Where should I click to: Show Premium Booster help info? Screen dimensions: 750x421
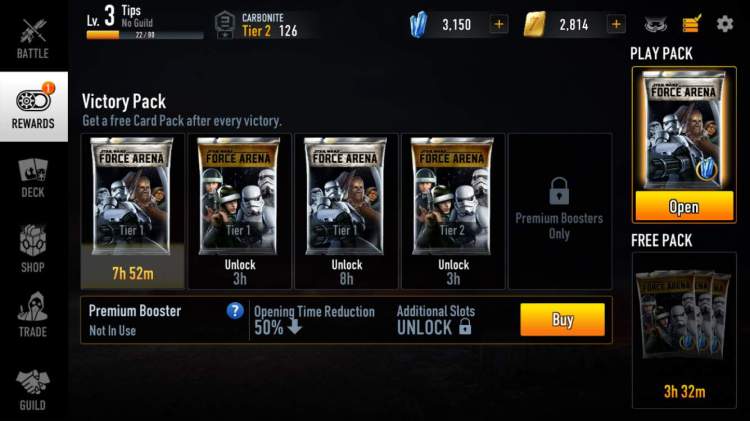coord(235,311)
